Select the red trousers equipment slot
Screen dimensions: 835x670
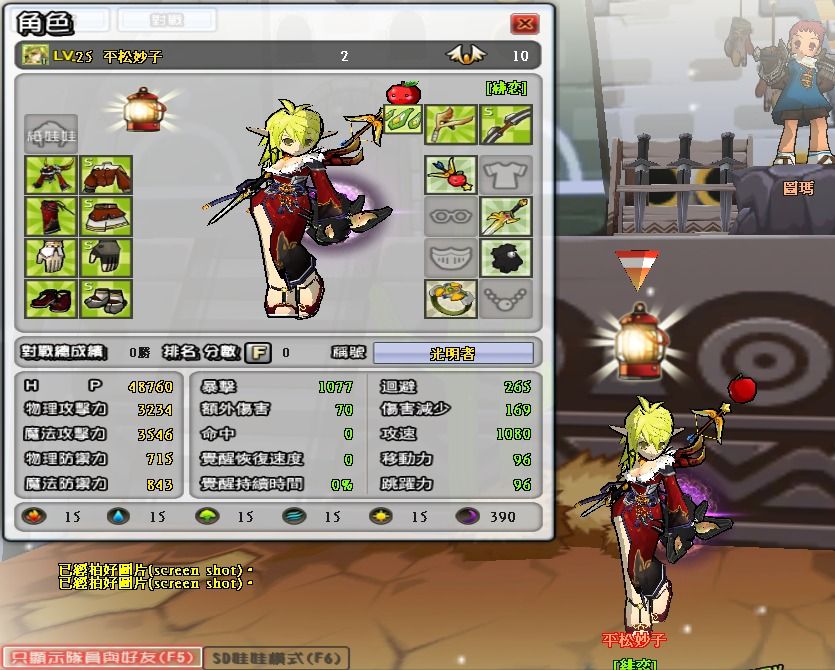(x=51, y=217)
